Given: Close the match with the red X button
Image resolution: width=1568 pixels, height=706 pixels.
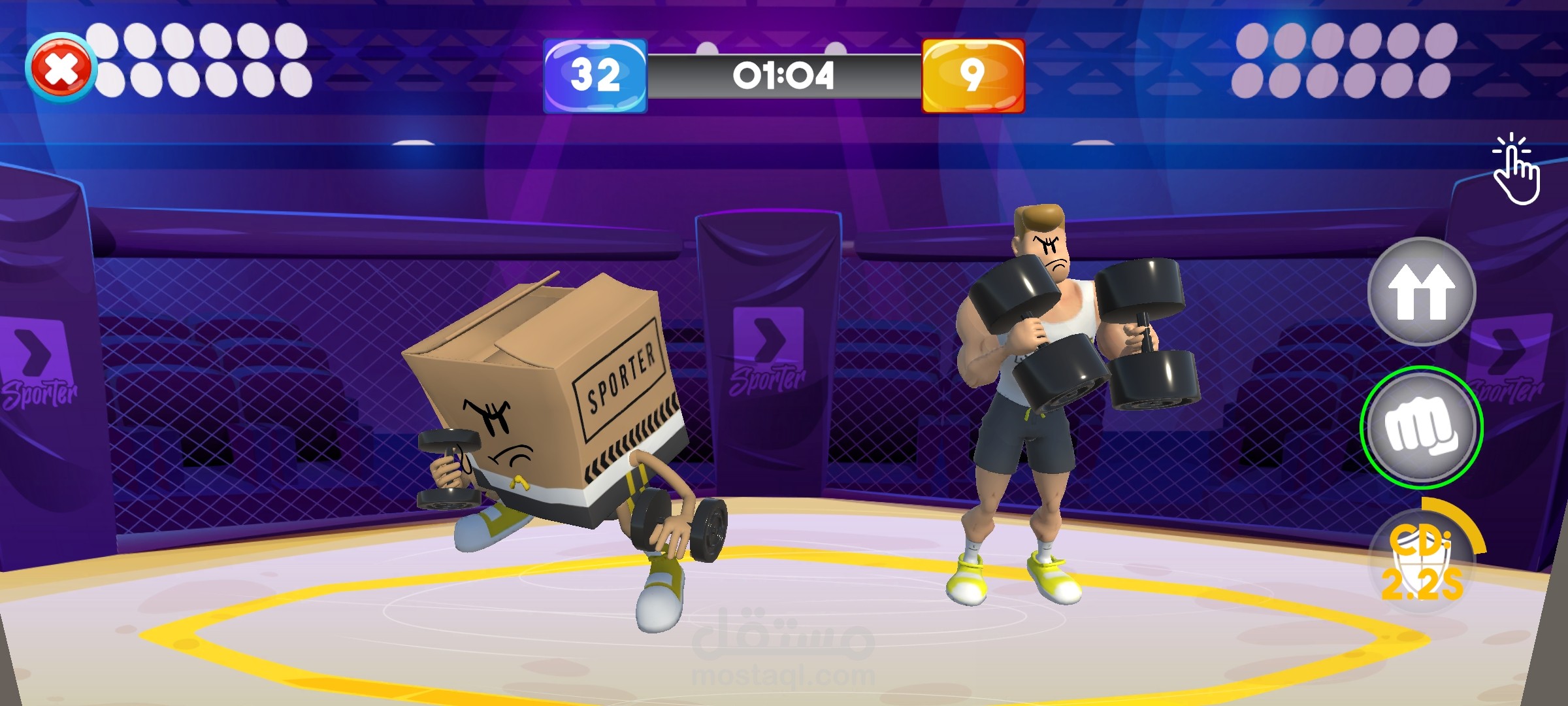Looking at the screenshot, I should tap(60, 68).
